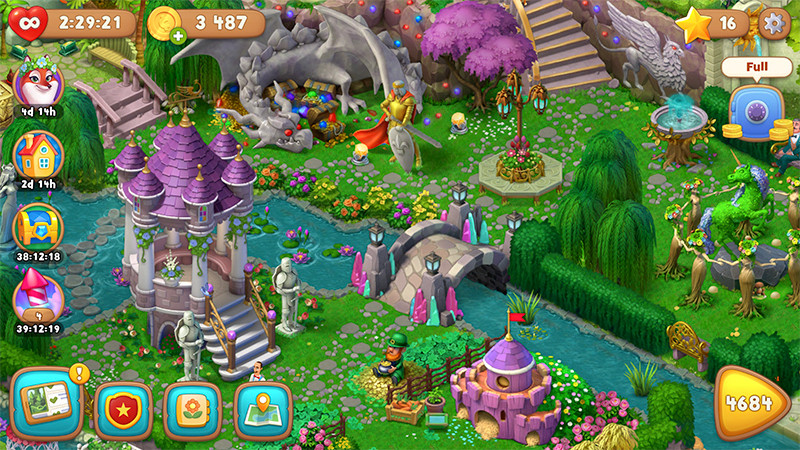This screenshot has width=800, height=450.
Task: Open the treasure chest event icon
Action: tap(39, 225)
